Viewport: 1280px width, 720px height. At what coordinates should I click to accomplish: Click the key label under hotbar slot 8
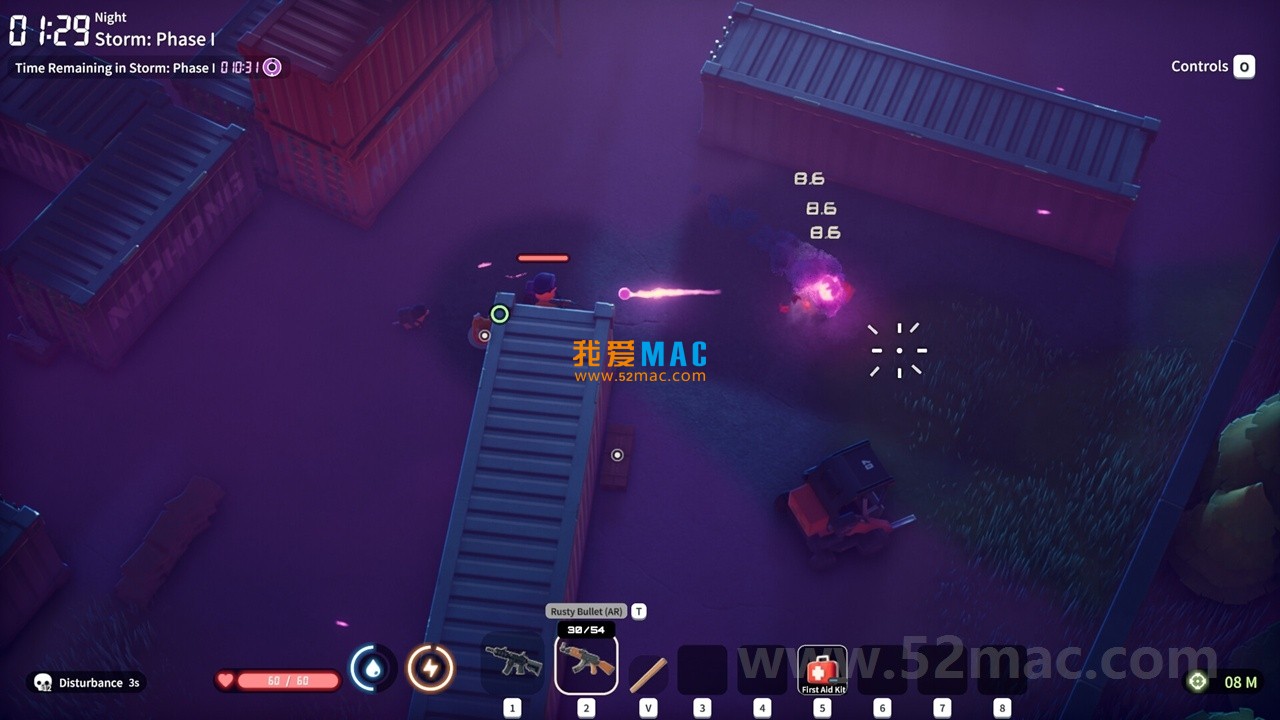point(1001,707)
